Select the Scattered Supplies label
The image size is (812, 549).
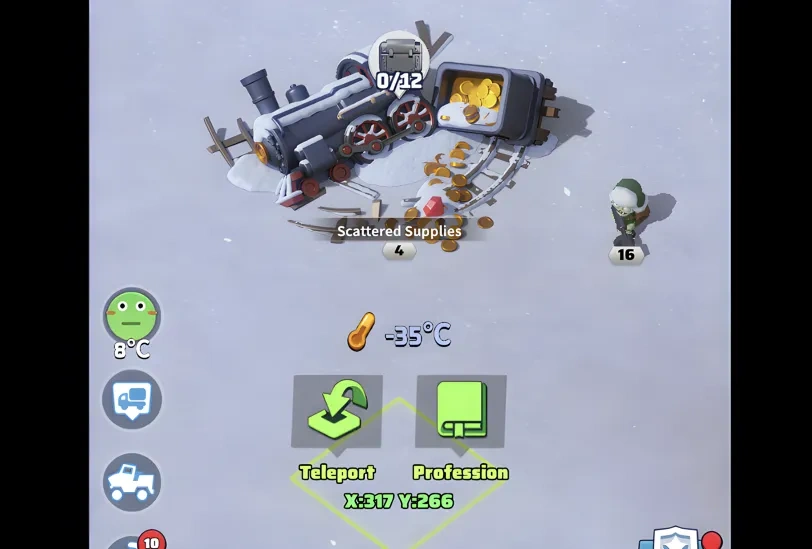pos(399,231)
